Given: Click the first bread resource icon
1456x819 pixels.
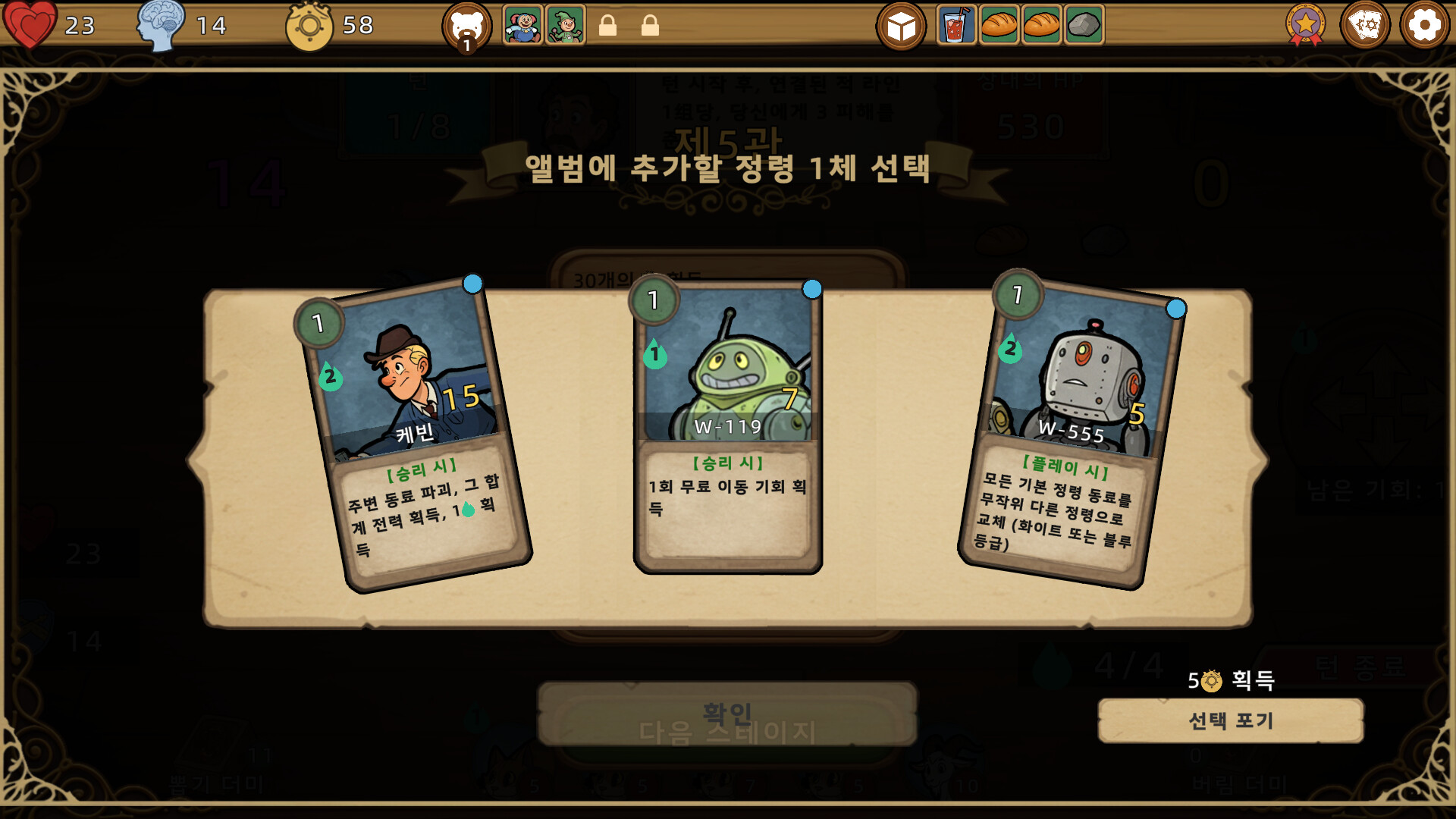Looking at the screenshot, I should click(999, 25).
